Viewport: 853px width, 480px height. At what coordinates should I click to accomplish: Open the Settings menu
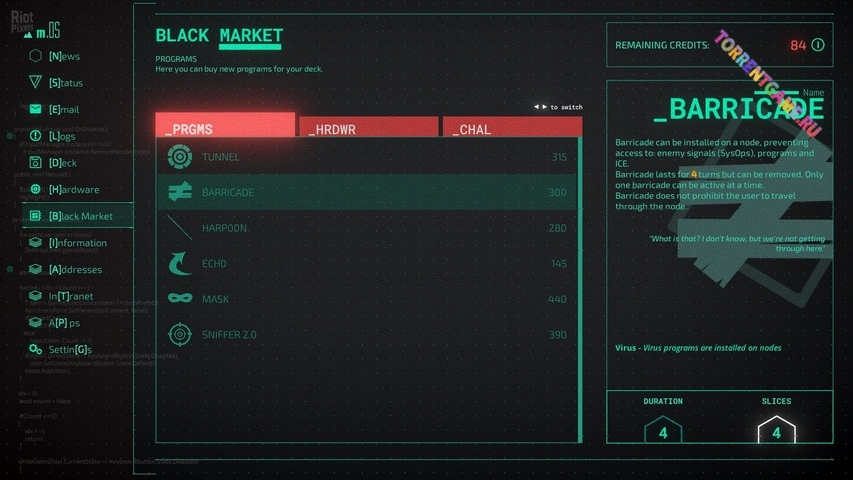[69, 350]
